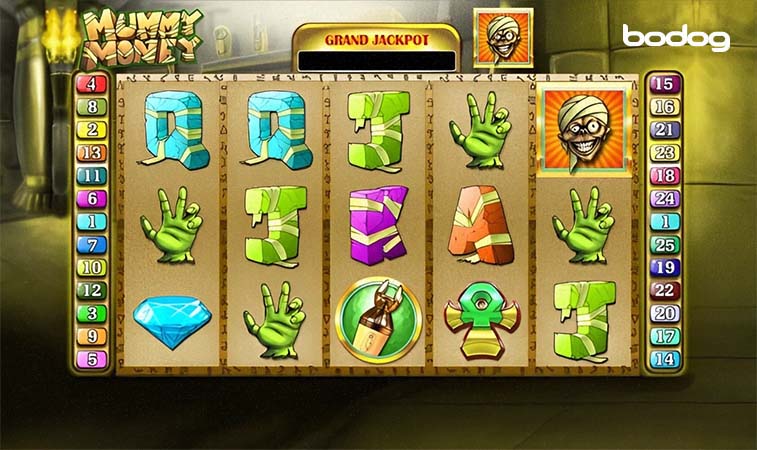Viewport: 757px width, 450px height.
Task: Select payline 11 indicator
Action: (91, 176)
